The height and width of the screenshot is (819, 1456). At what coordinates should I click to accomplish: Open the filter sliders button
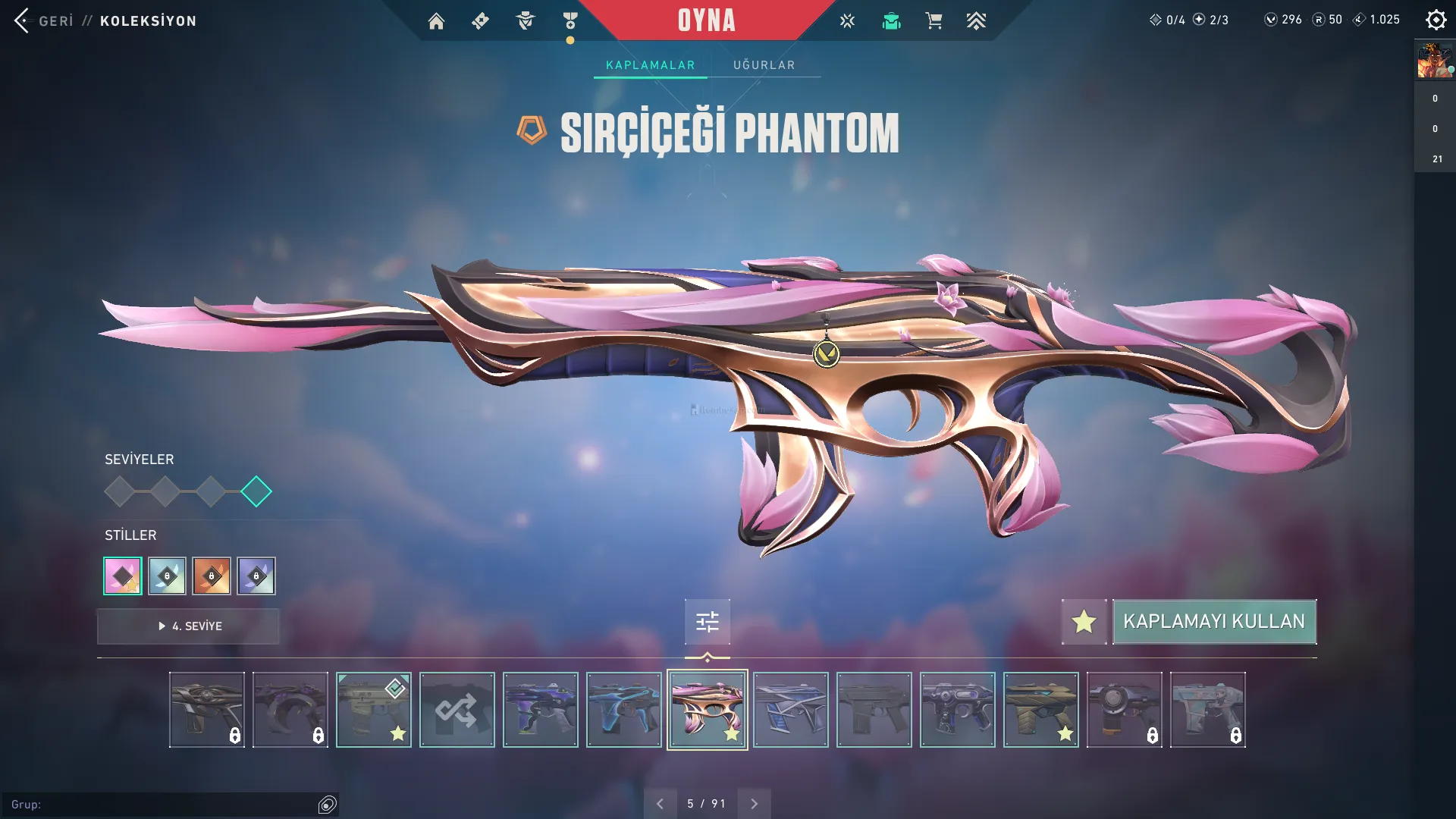(x=707, y=622)
